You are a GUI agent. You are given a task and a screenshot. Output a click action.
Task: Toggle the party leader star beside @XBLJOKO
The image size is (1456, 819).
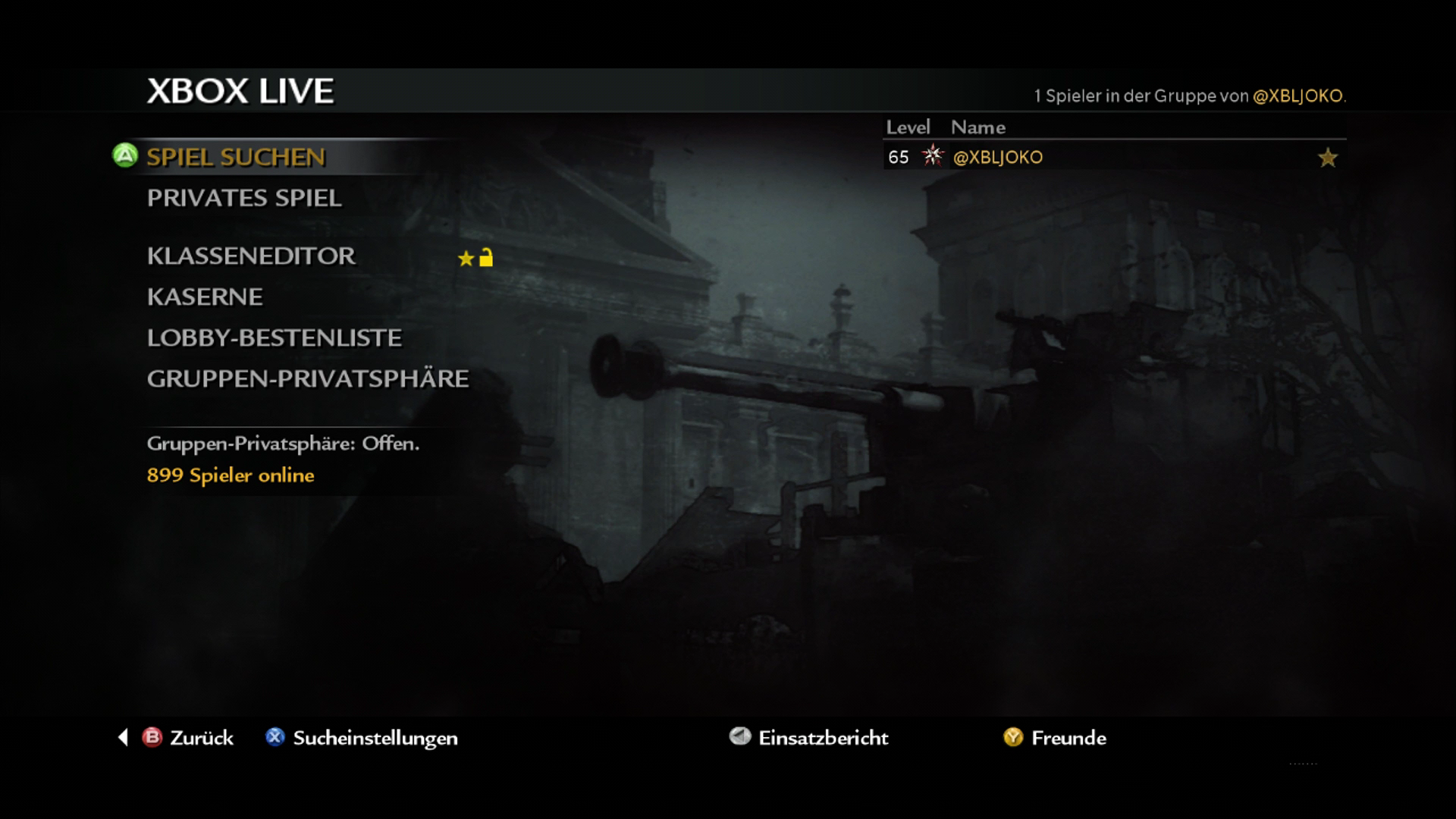click(1327, 158)
